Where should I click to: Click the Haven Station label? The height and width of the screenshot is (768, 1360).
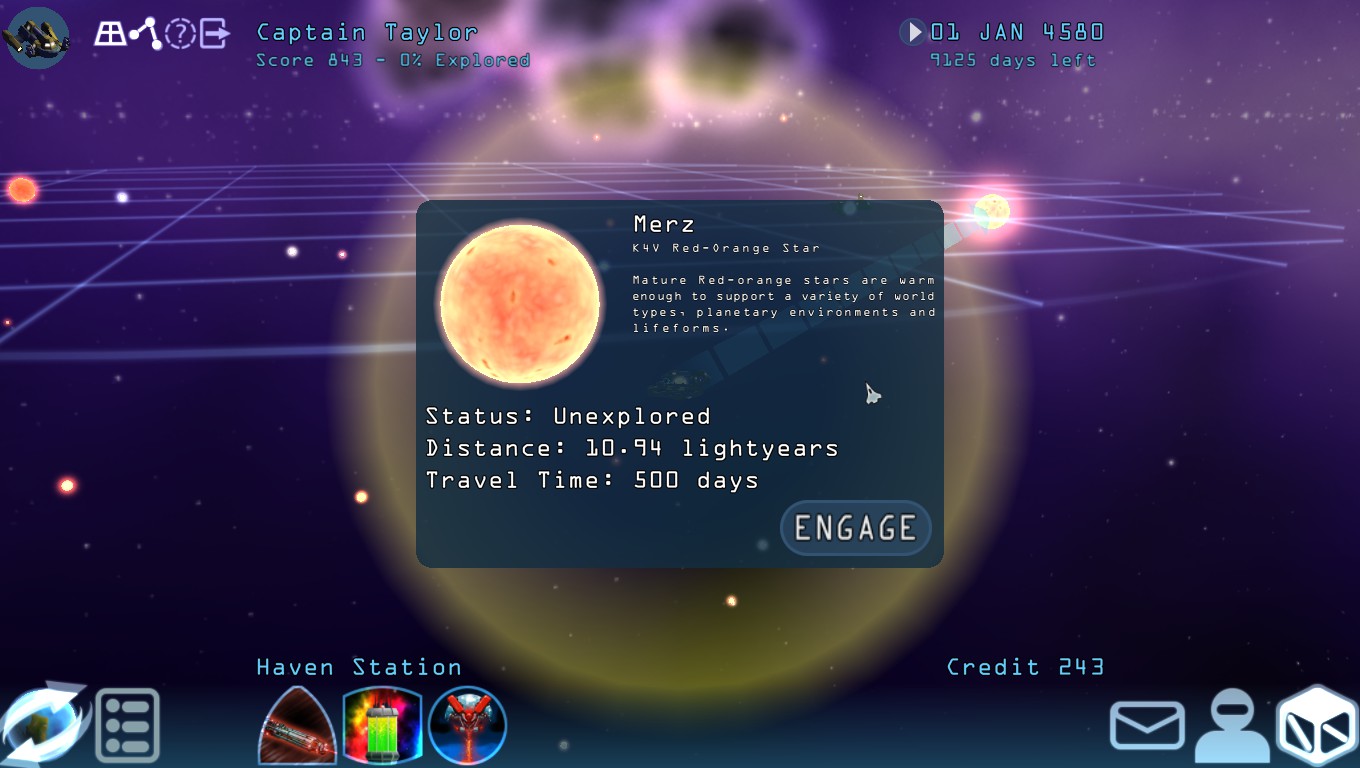click(358, 667)
